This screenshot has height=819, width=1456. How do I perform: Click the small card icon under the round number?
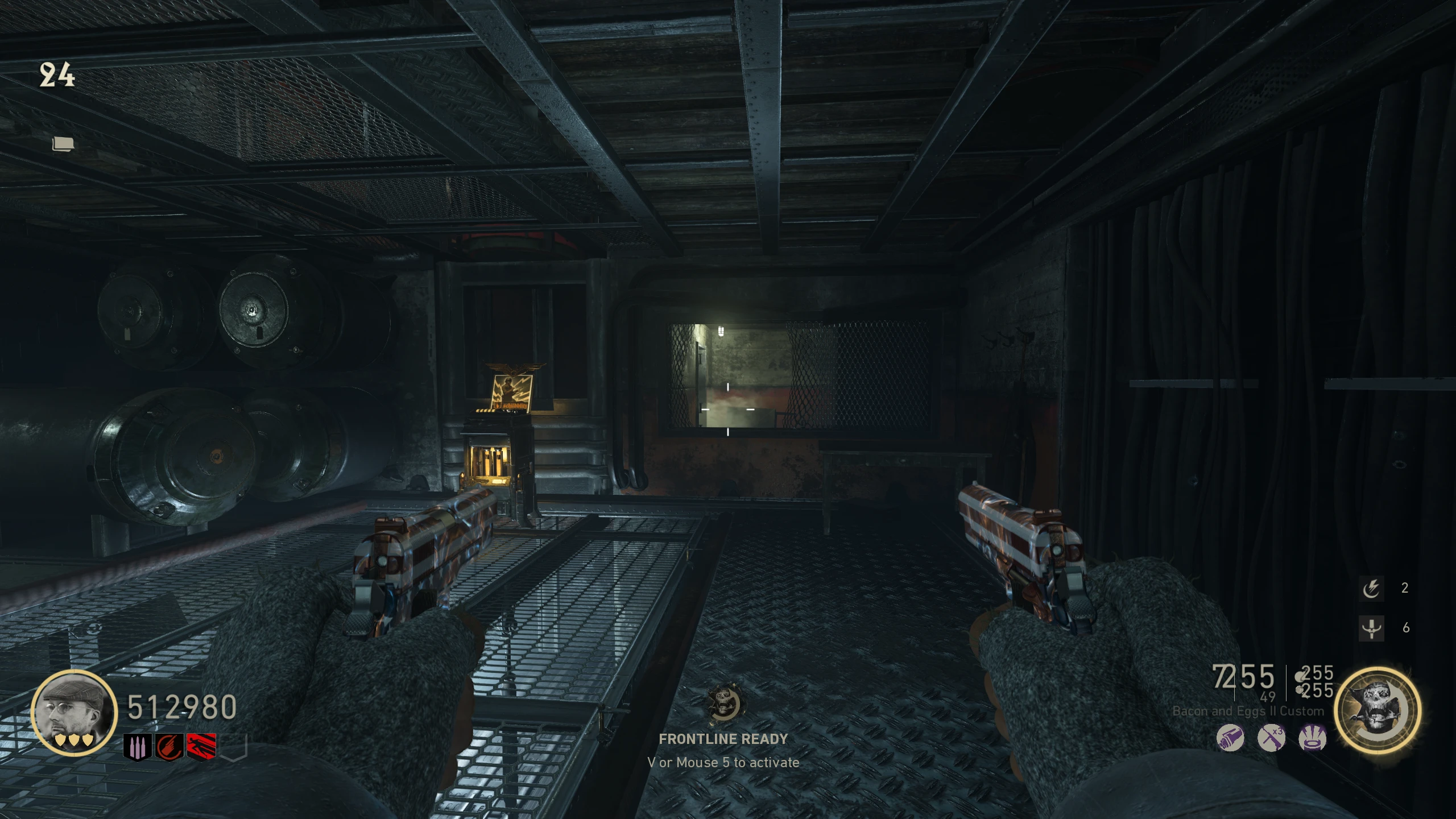tap(63, 144)
